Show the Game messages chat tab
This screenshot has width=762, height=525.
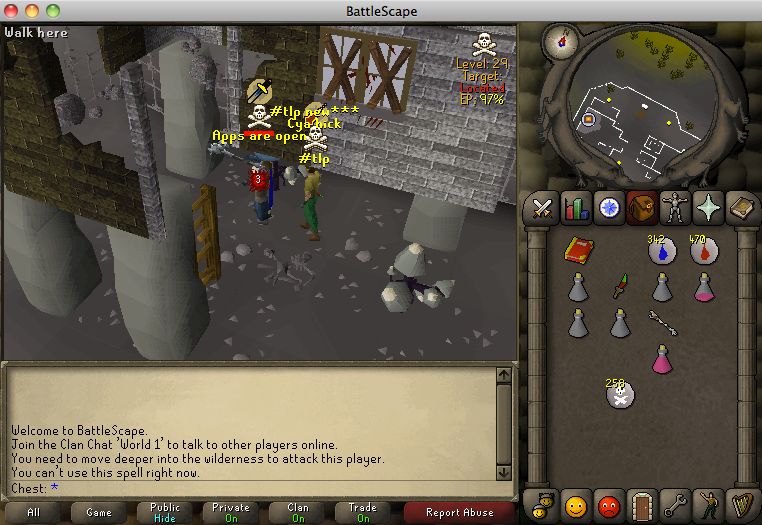(98, 512)
